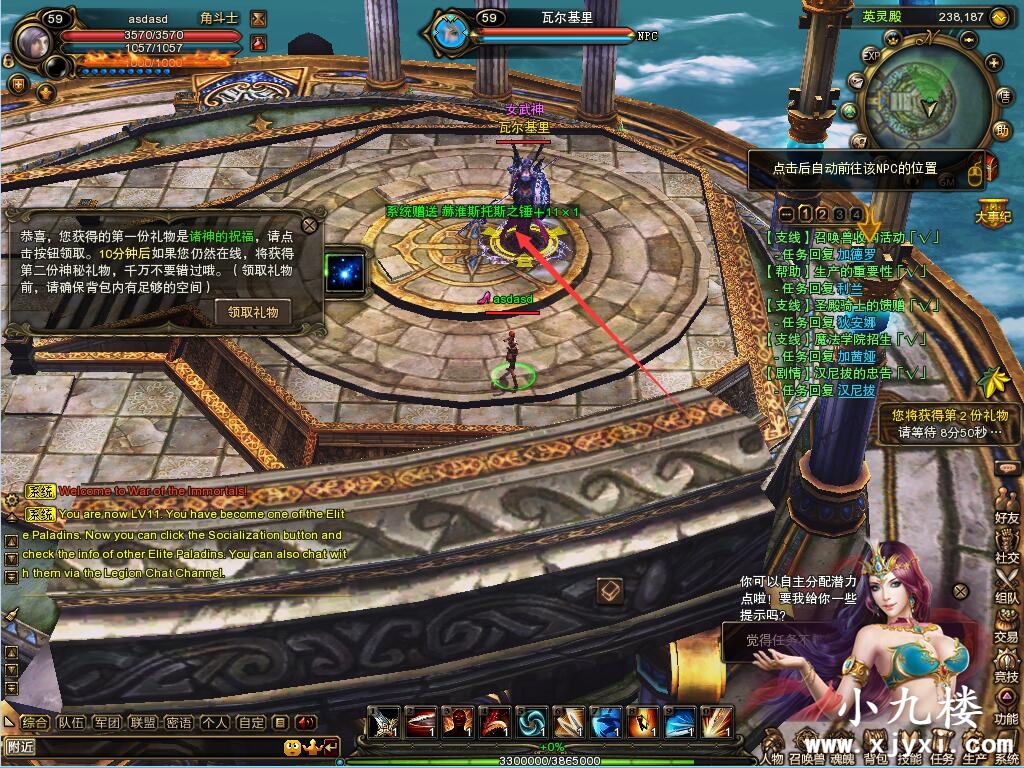This screenshot has height=768, width=1024.
Task: Click the chat text input field
Action: click(x=140, y=746)
